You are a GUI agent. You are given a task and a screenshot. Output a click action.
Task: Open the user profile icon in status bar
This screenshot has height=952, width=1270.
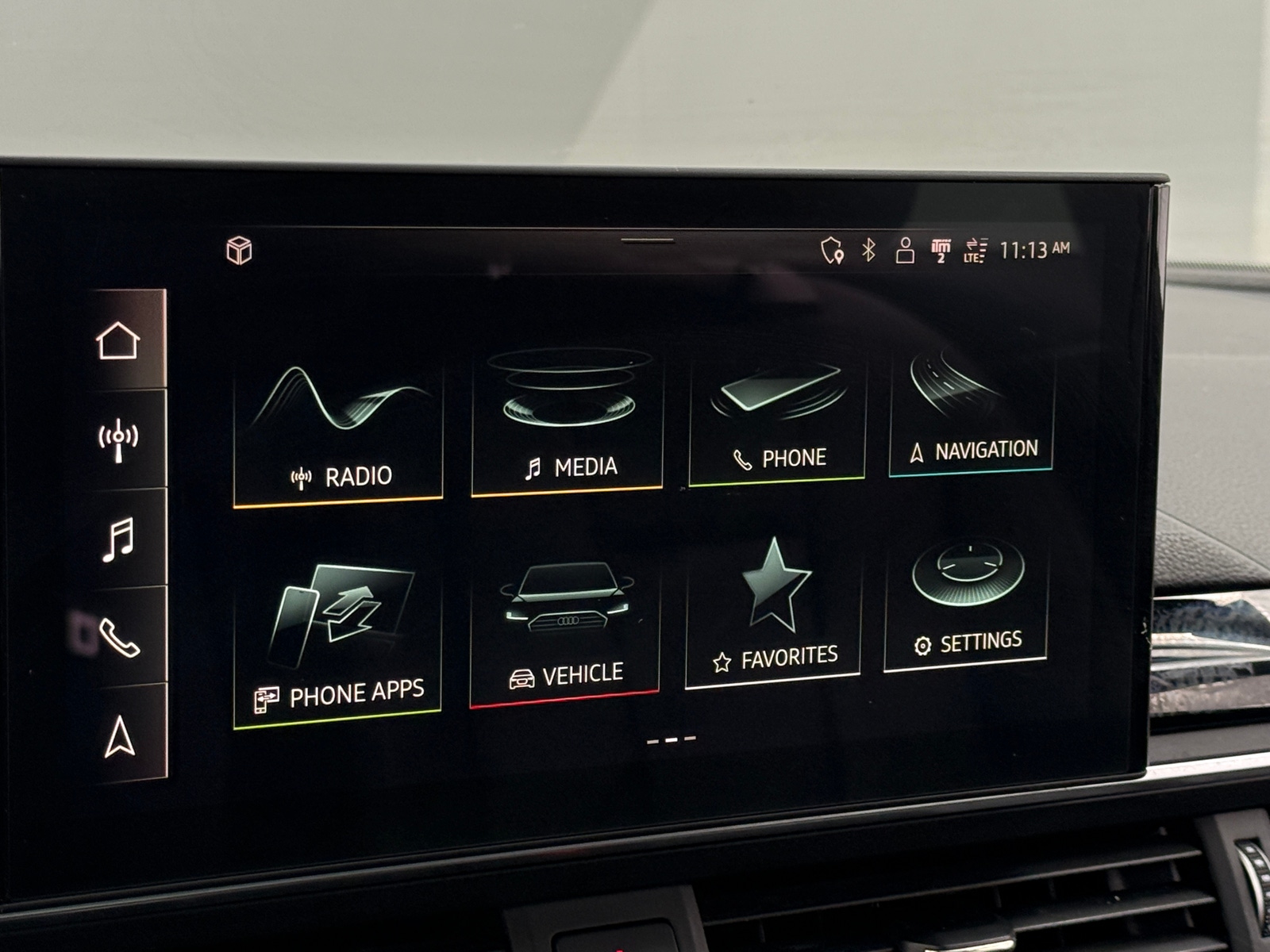pyautogui.click(x=905, y=250)
